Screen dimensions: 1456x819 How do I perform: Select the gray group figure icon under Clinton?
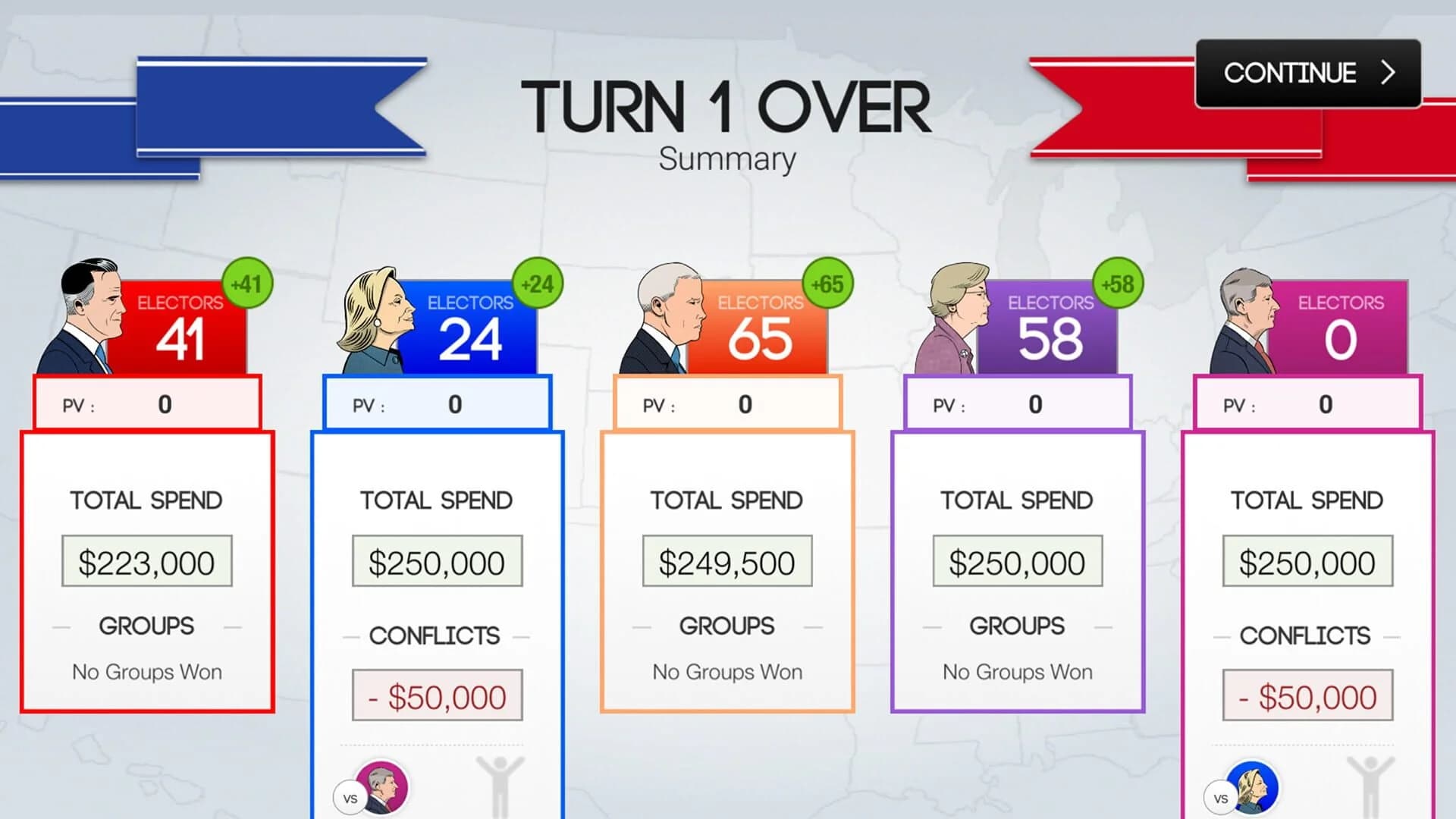point(500,785)
